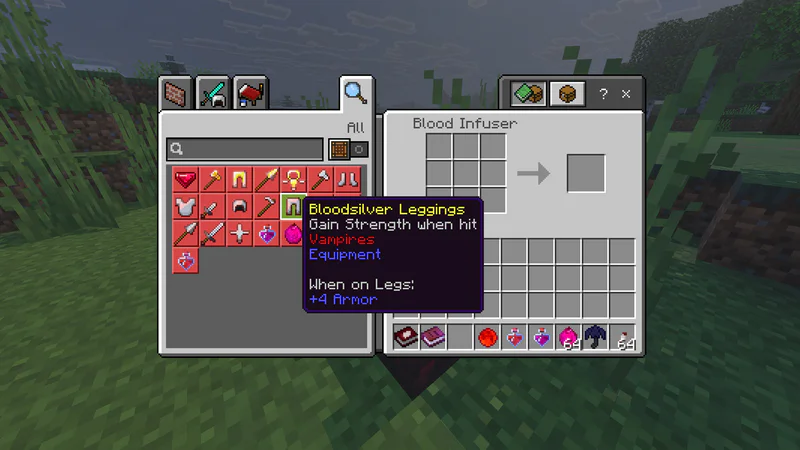The width and height of the screenshot is (800, 450).
Task: Choose the chestplate armor item
Action: 185,207
